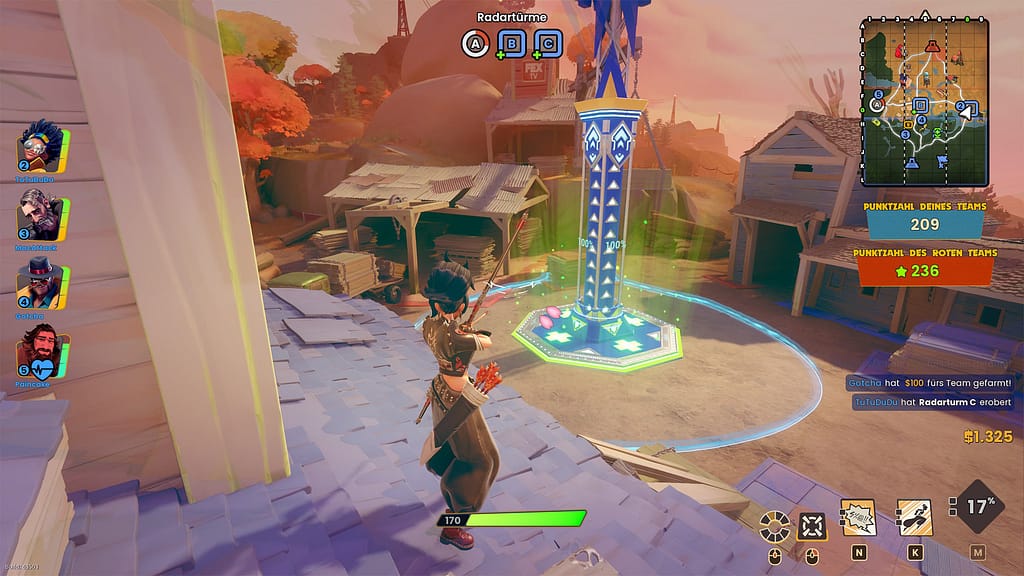1024x576 pixels.
Task: Click the 17% ultimate charge diamond
Action: [978, 509]
